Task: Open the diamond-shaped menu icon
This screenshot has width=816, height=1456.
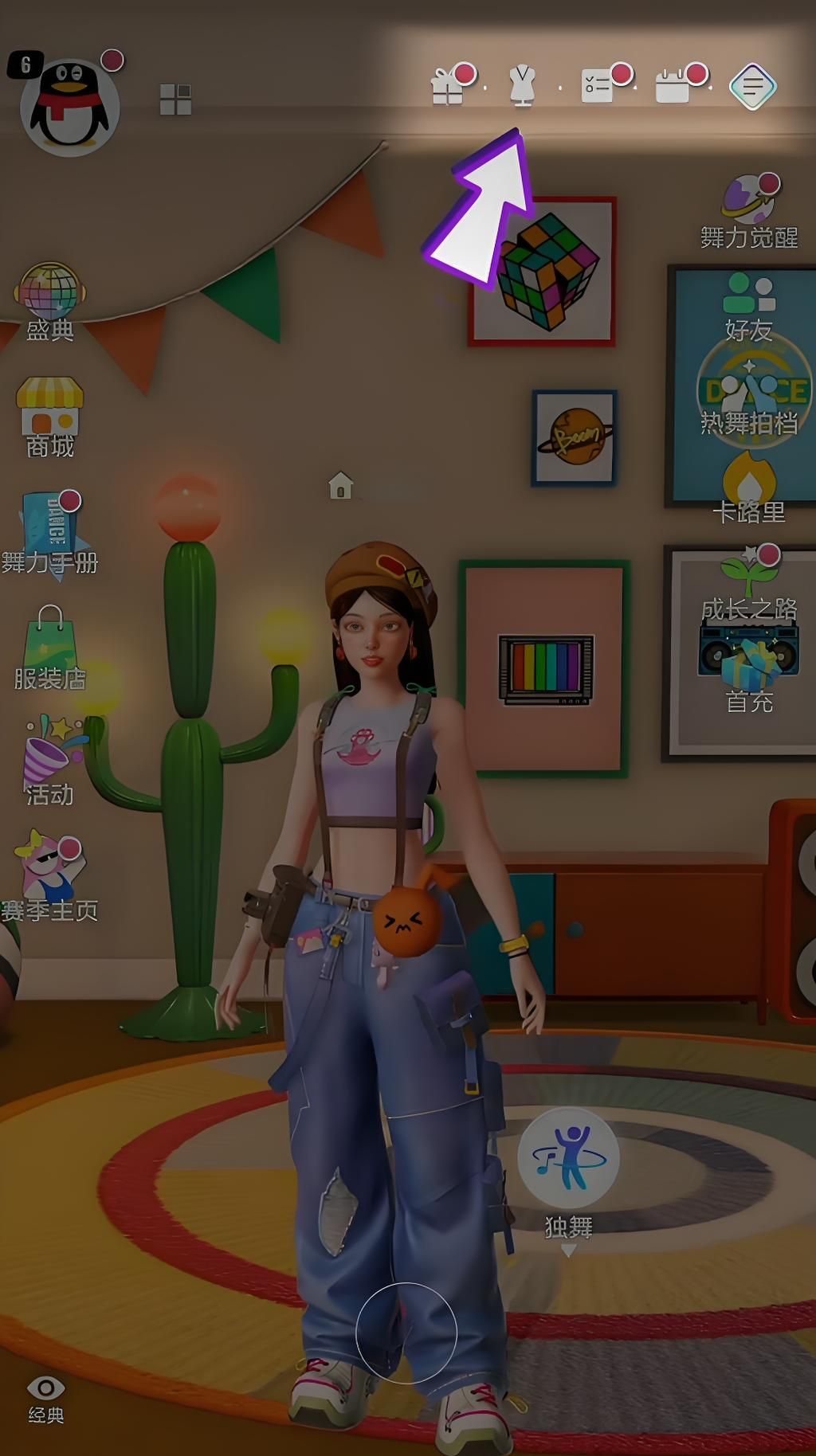Action: pos(752,86)
